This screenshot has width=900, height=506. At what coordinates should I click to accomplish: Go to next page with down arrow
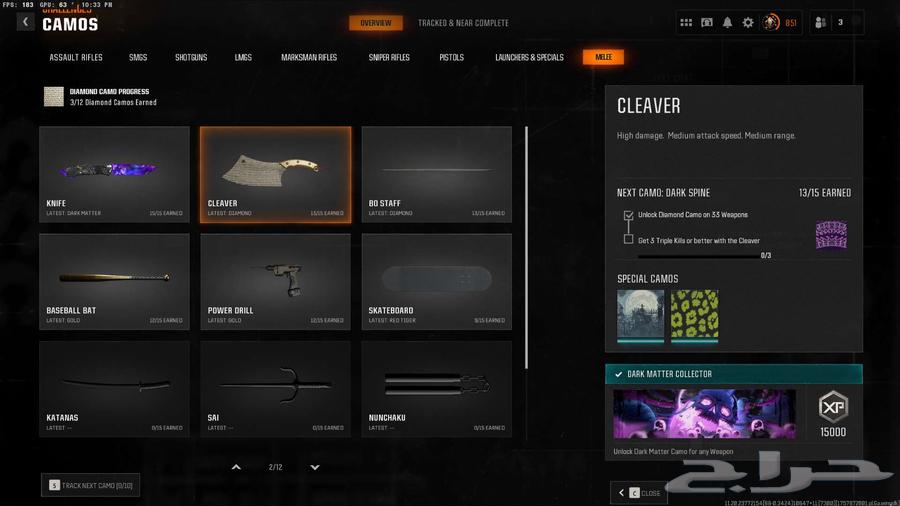click(315, 467)
